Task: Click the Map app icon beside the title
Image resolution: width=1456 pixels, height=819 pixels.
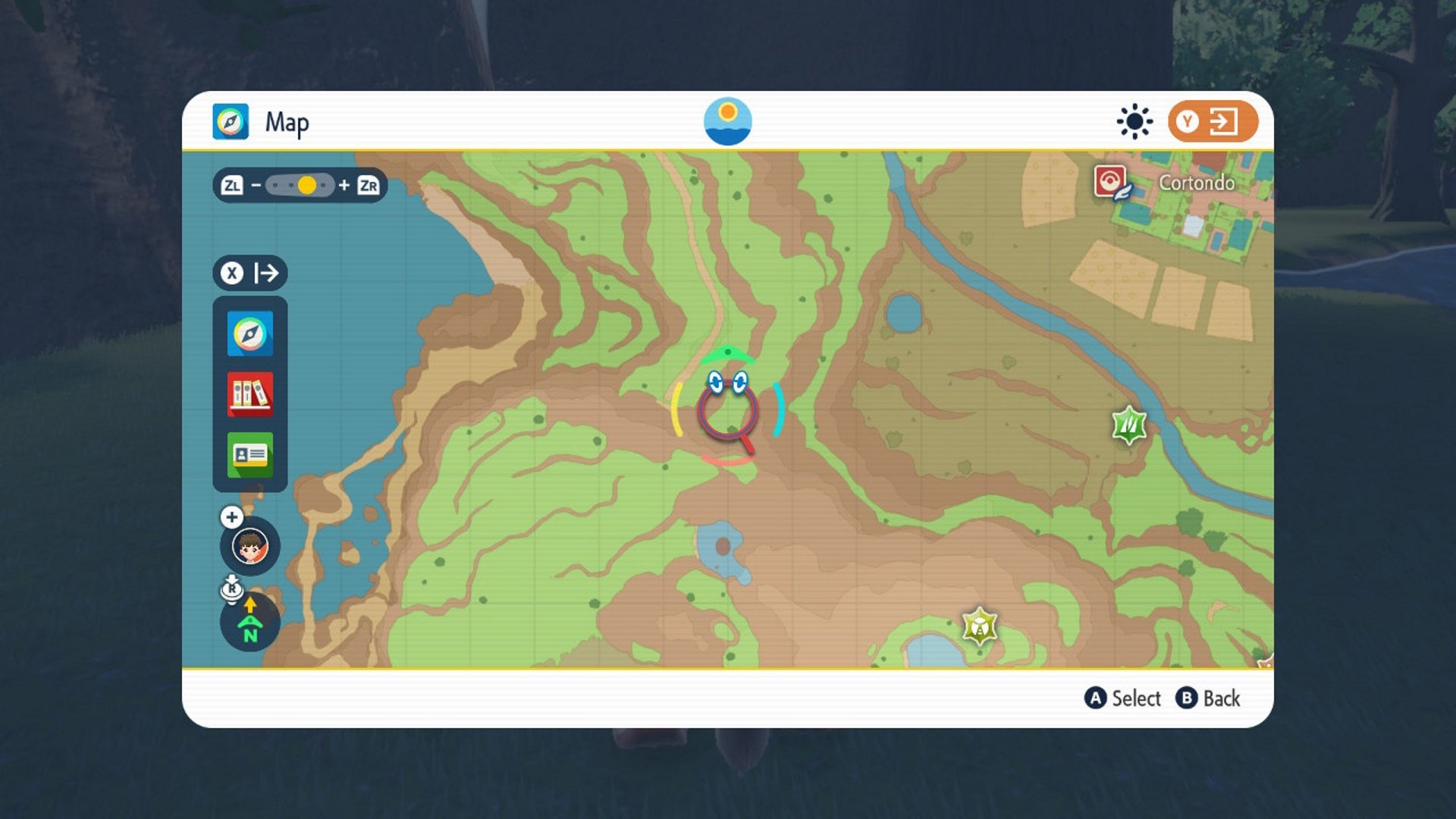Action: (x=231, y=121)
